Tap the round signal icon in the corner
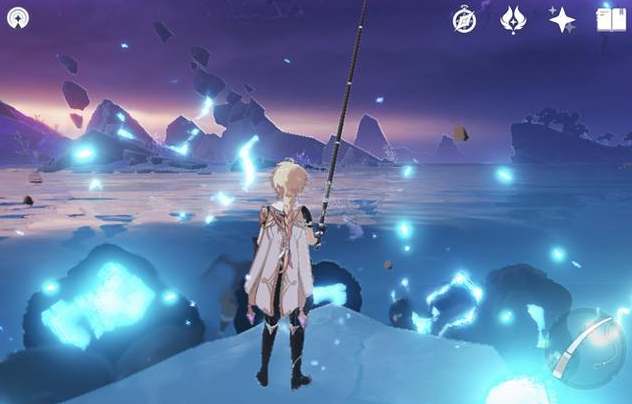 pos(18,18)
